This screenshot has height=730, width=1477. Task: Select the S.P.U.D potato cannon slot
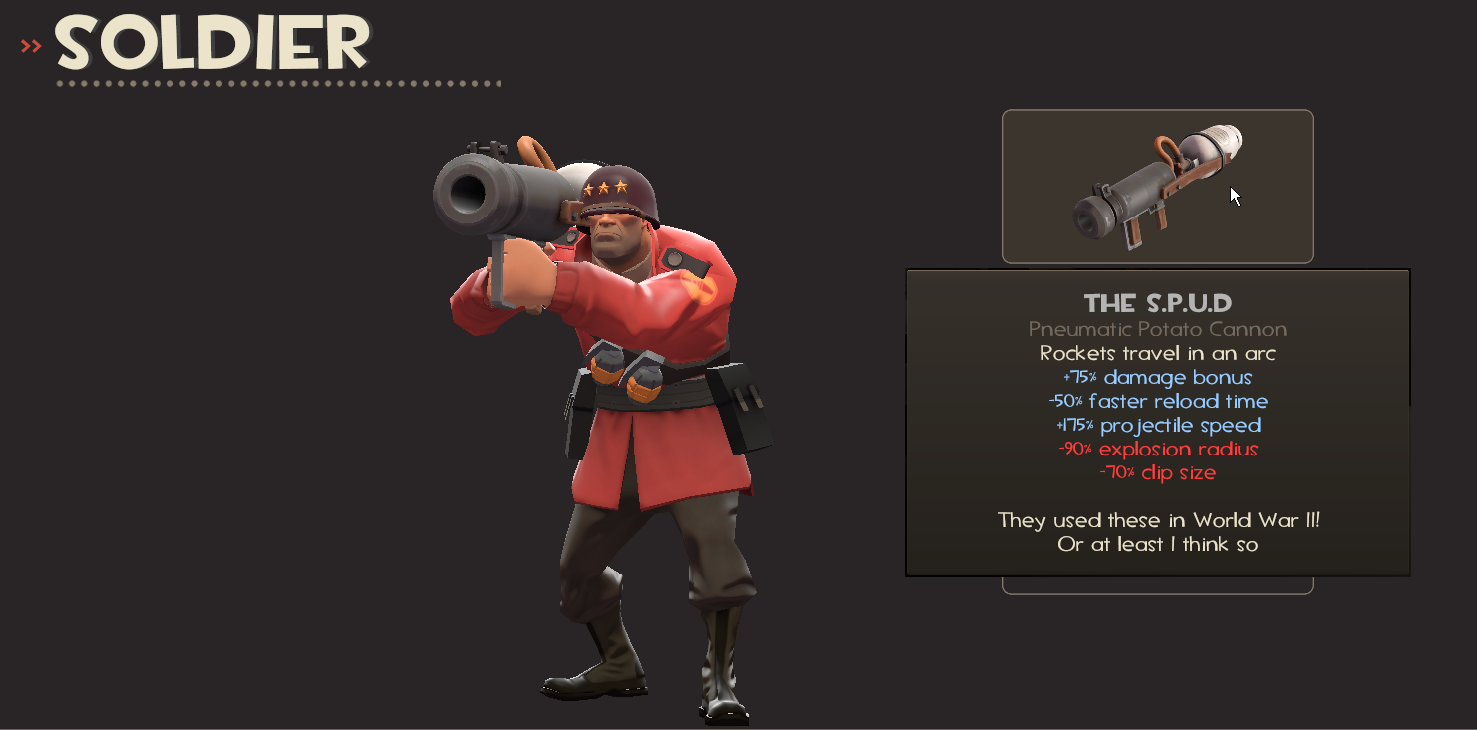1157,187
